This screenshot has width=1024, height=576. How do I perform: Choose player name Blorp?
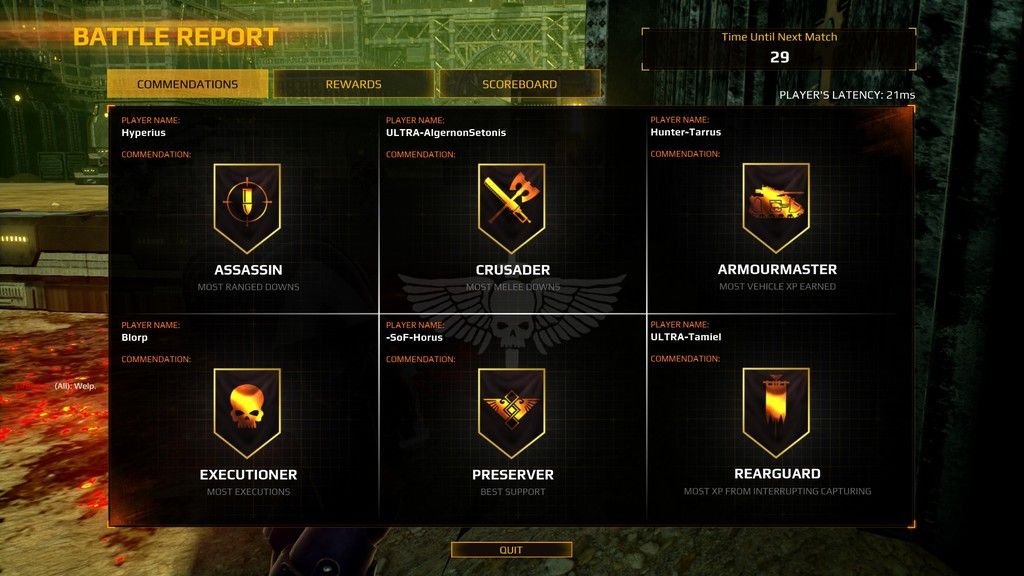click(x=135, y=337)
